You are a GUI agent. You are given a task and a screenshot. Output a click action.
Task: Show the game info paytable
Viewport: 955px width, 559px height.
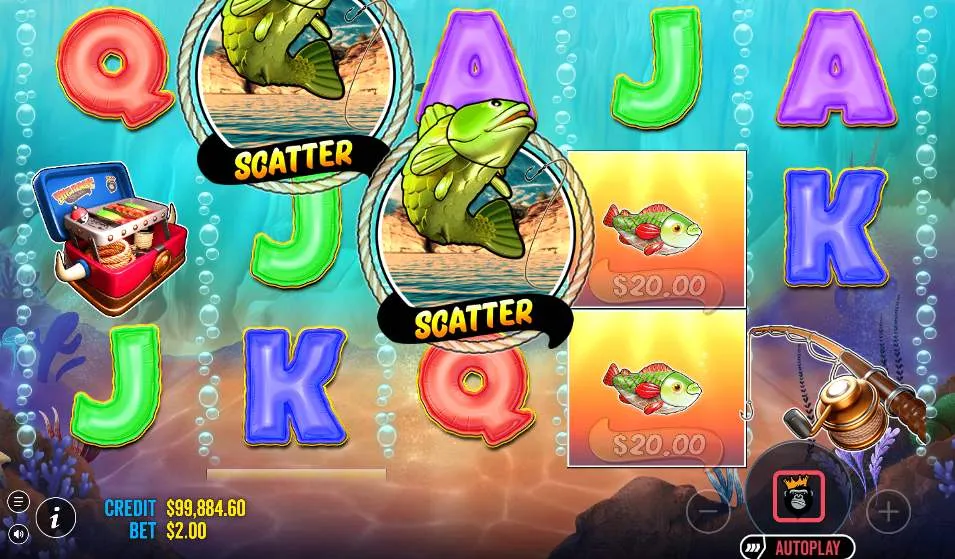point(56,516)
